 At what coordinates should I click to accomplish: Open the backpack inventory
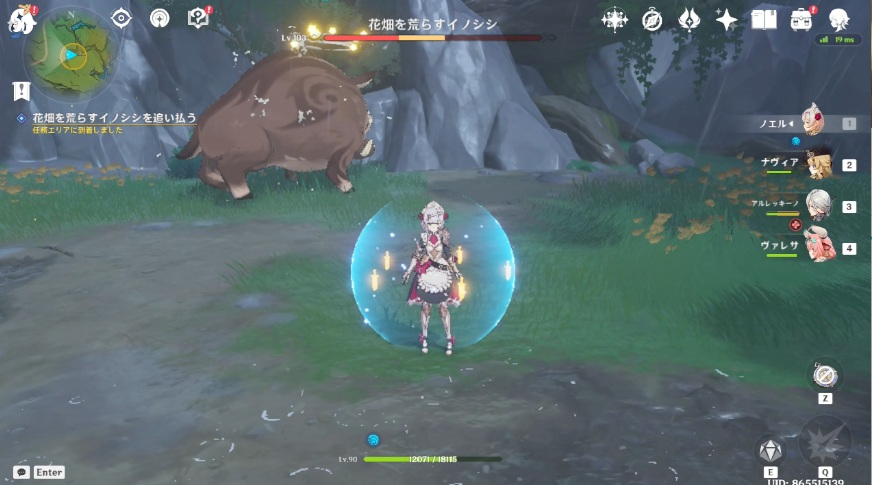coord(801,19)
